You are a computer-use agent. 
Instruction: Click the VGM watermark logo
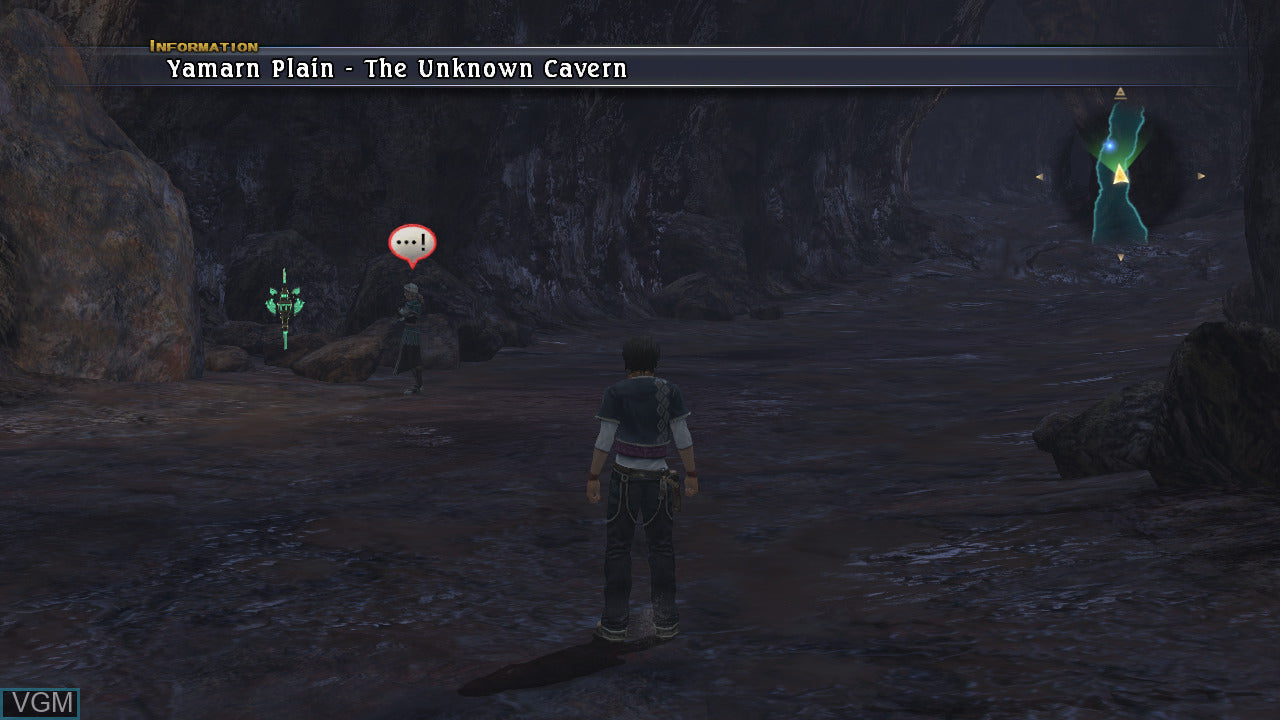click(x=40, y=703)
